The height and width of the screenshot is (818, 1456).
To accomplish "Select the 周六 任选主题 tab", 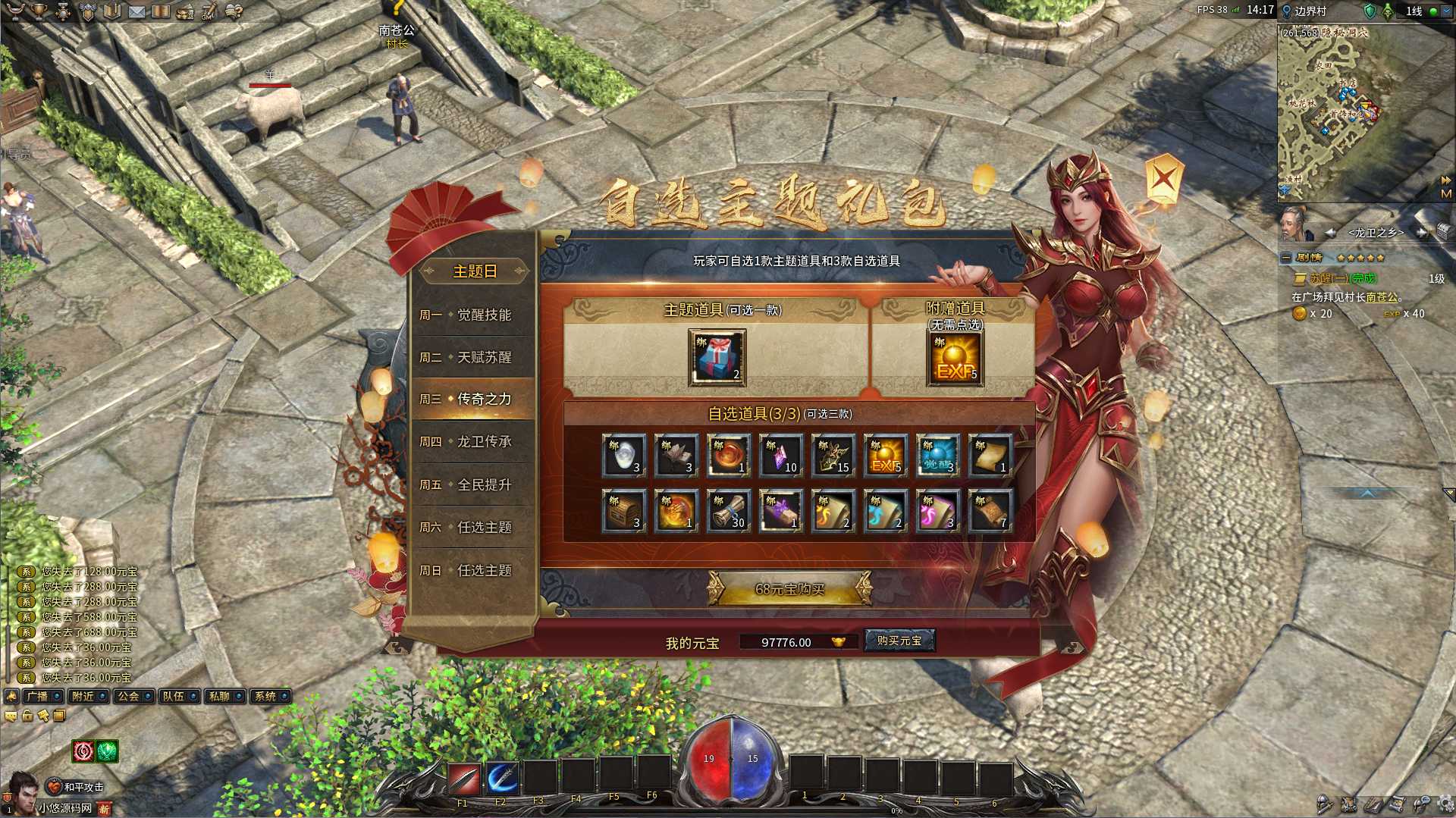I will [473, 527].
